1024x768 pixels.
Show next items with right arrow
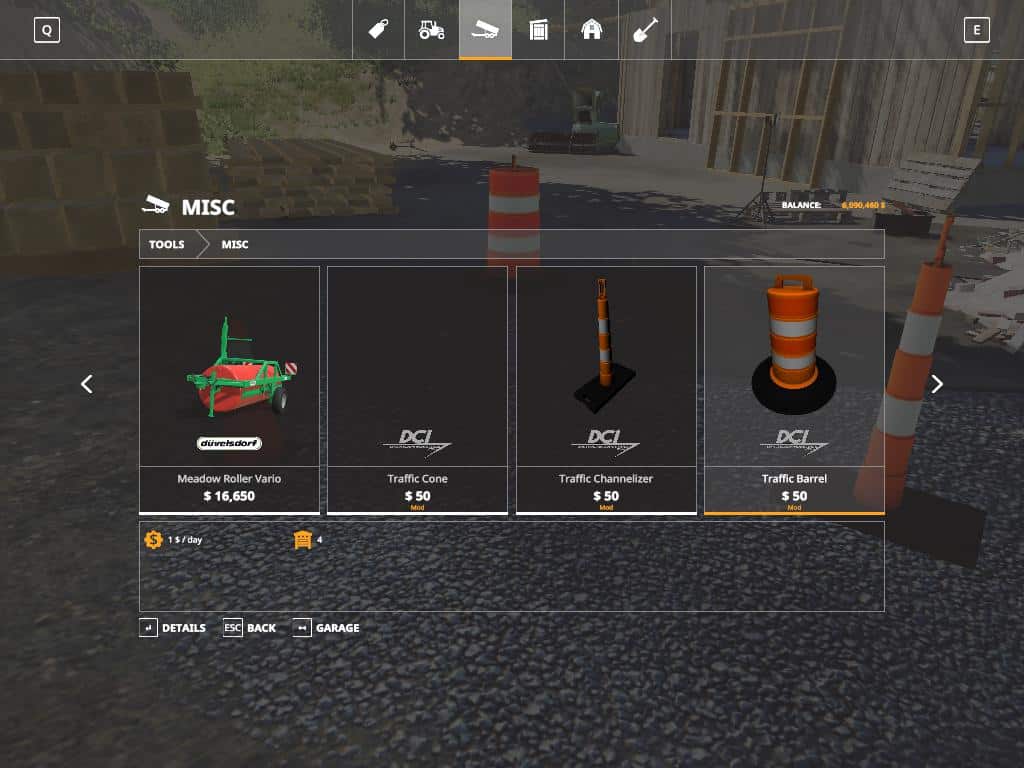coord(937,384)
